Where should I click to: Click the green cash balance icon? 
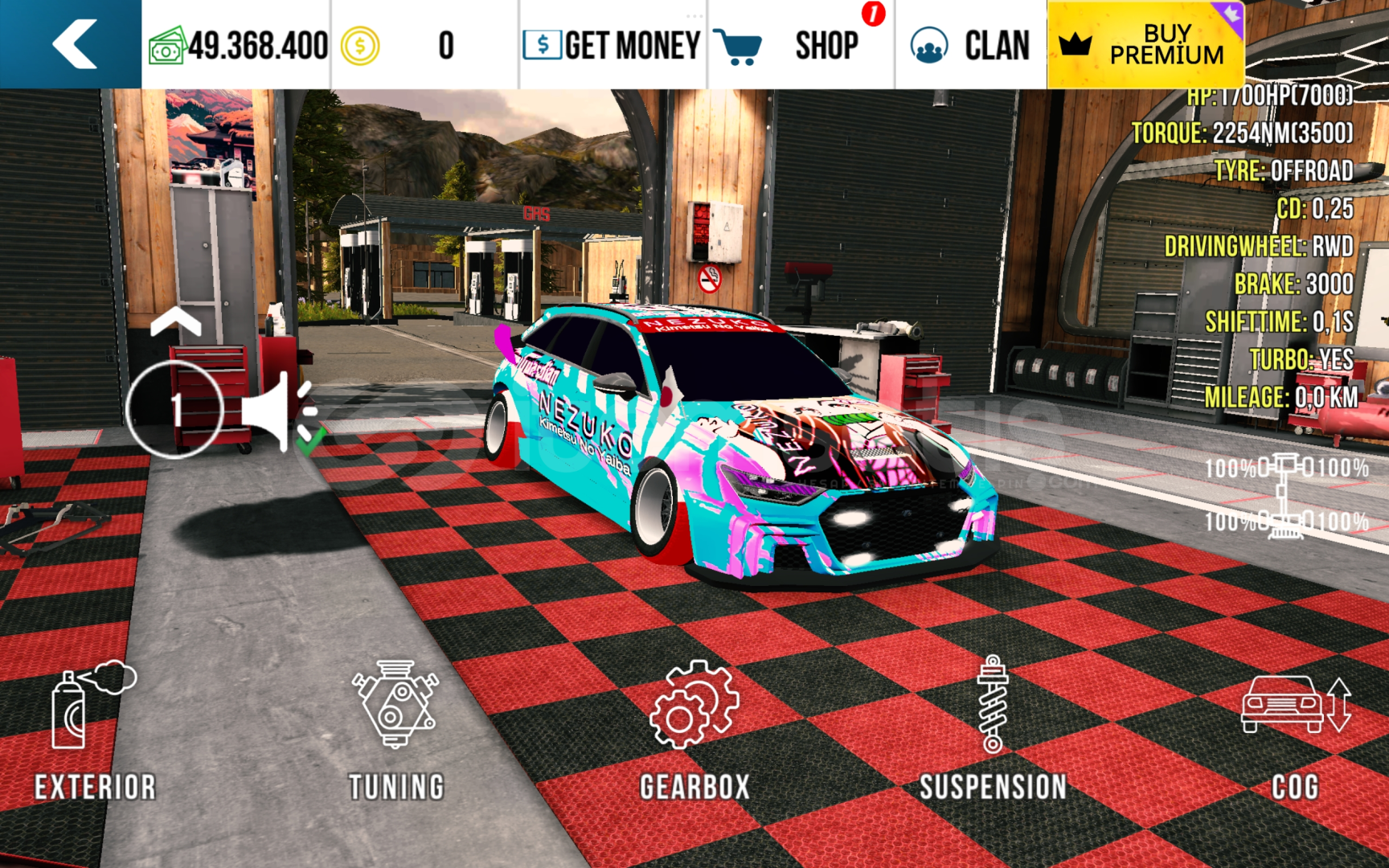pos(167,47)
